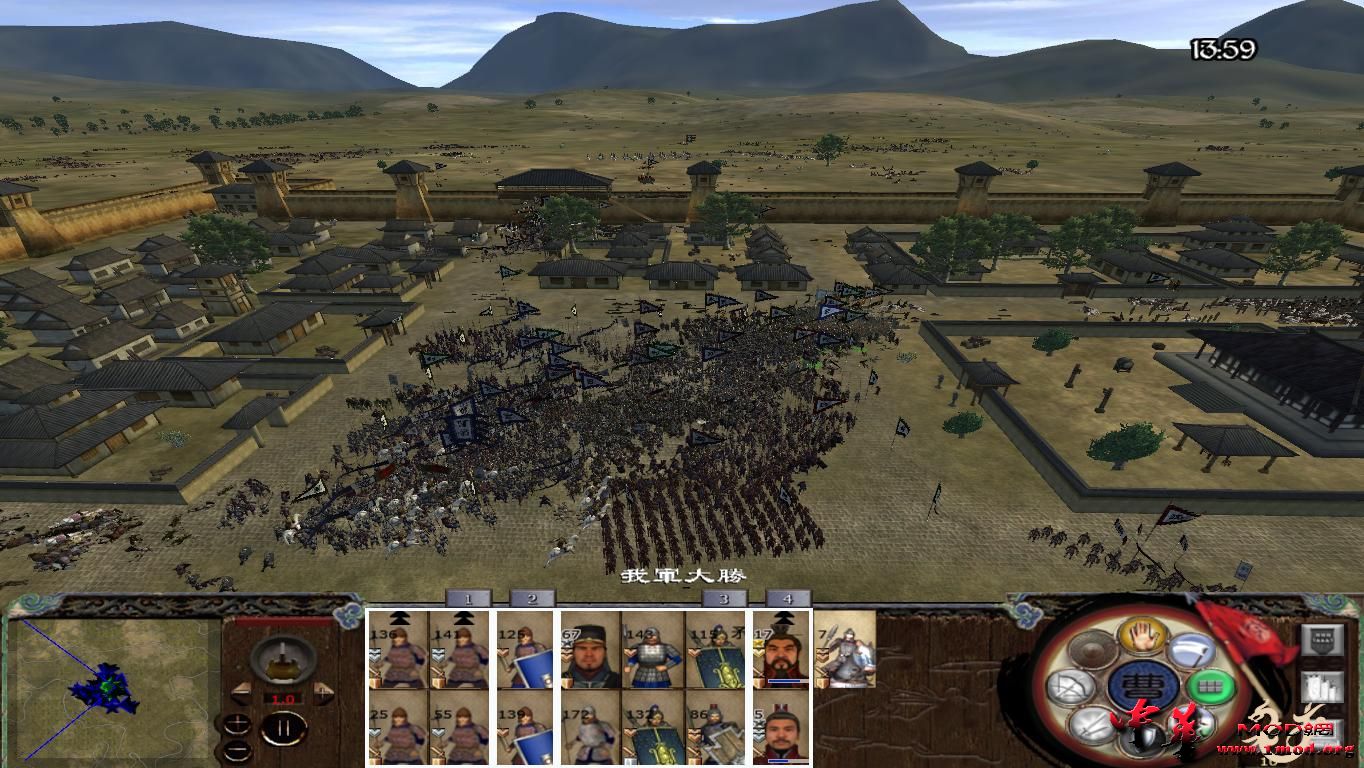Click the axe withdraw command icon
1364x768 pixels.
coord(1190,650)
